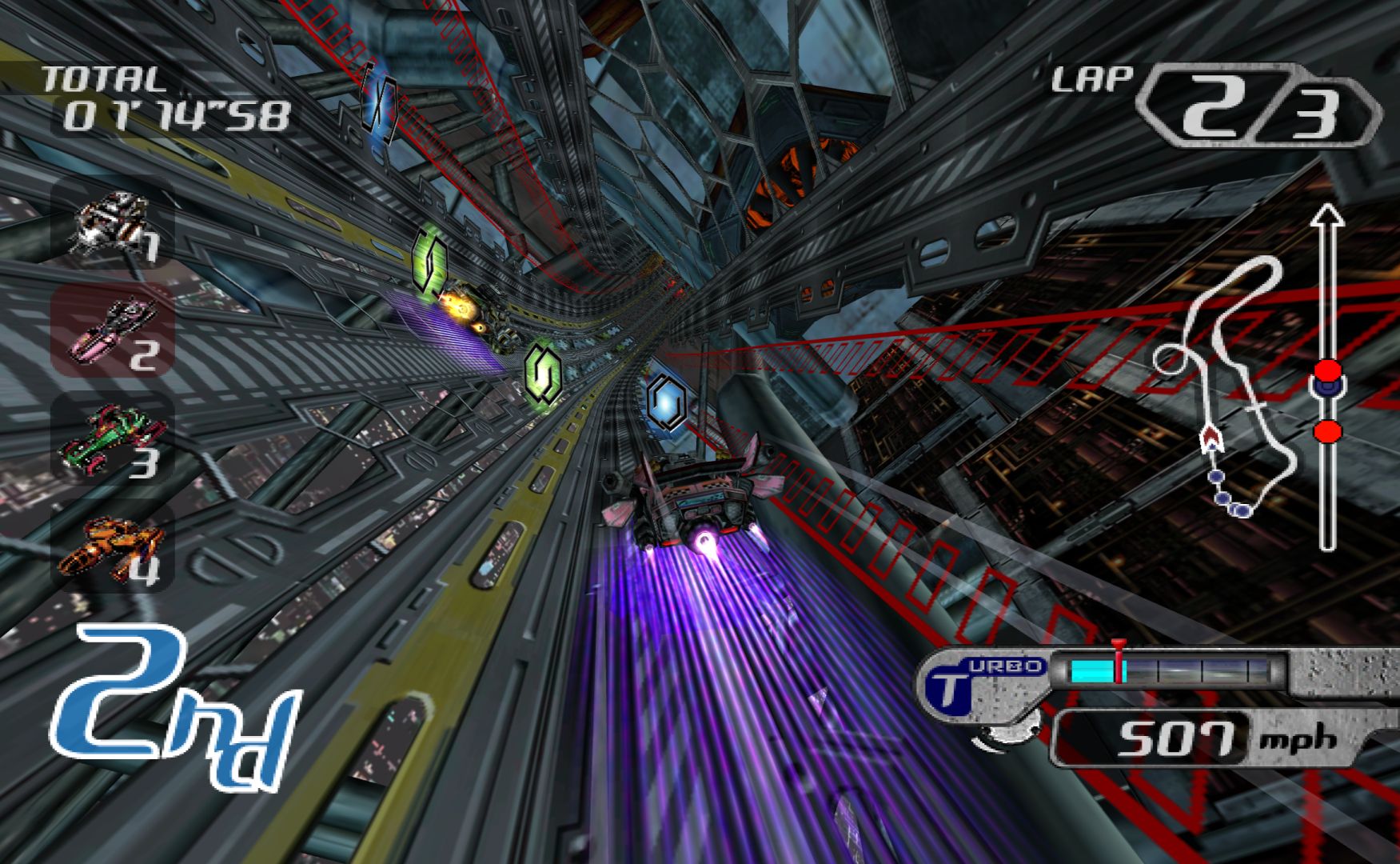Select the first-place racer portrait
Image resolution: width=1400 pixels, height=864 pixels.
click(112, 222)
